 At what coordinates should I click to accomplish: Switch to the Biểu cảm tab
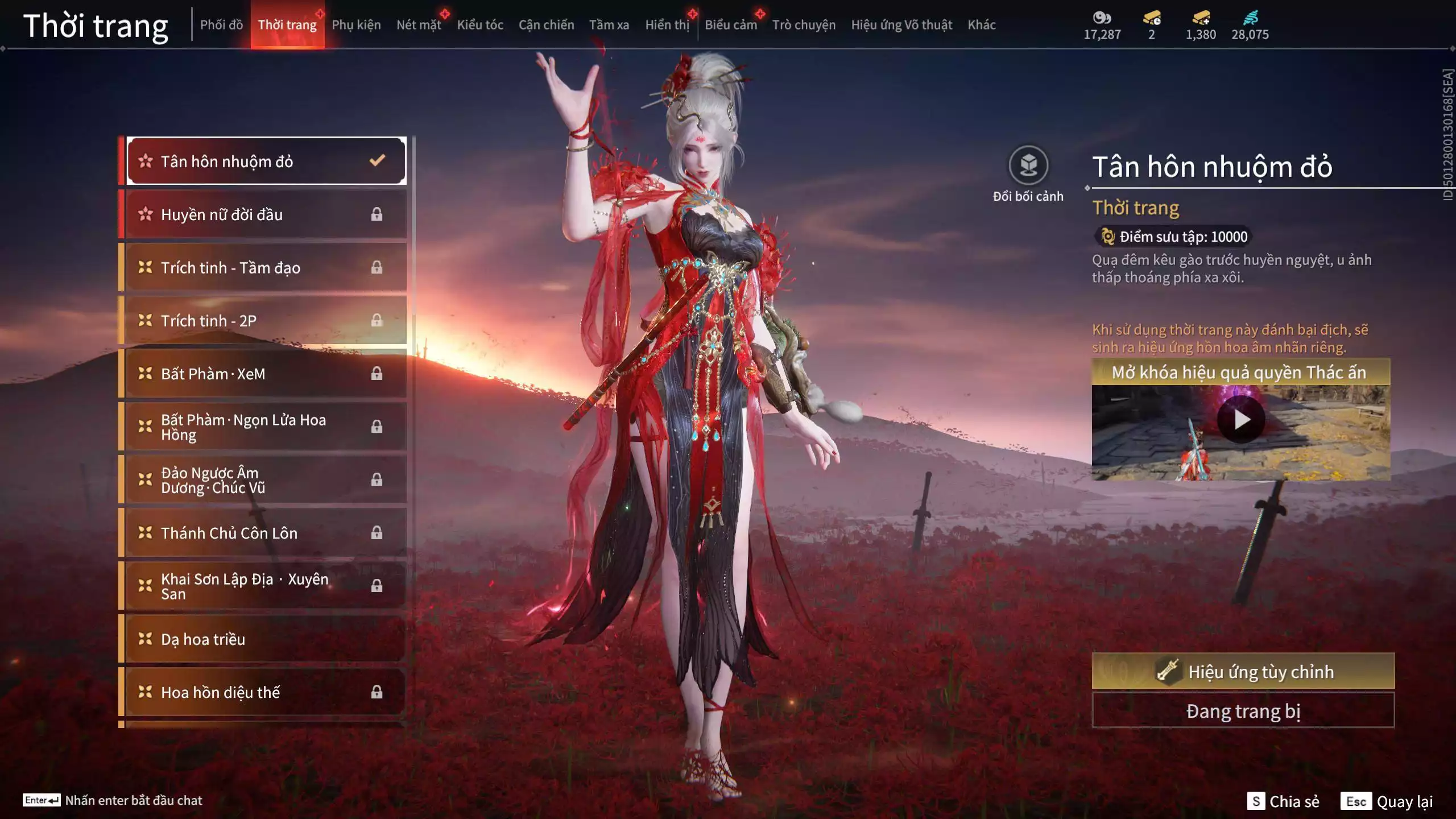tap(730, 25)
